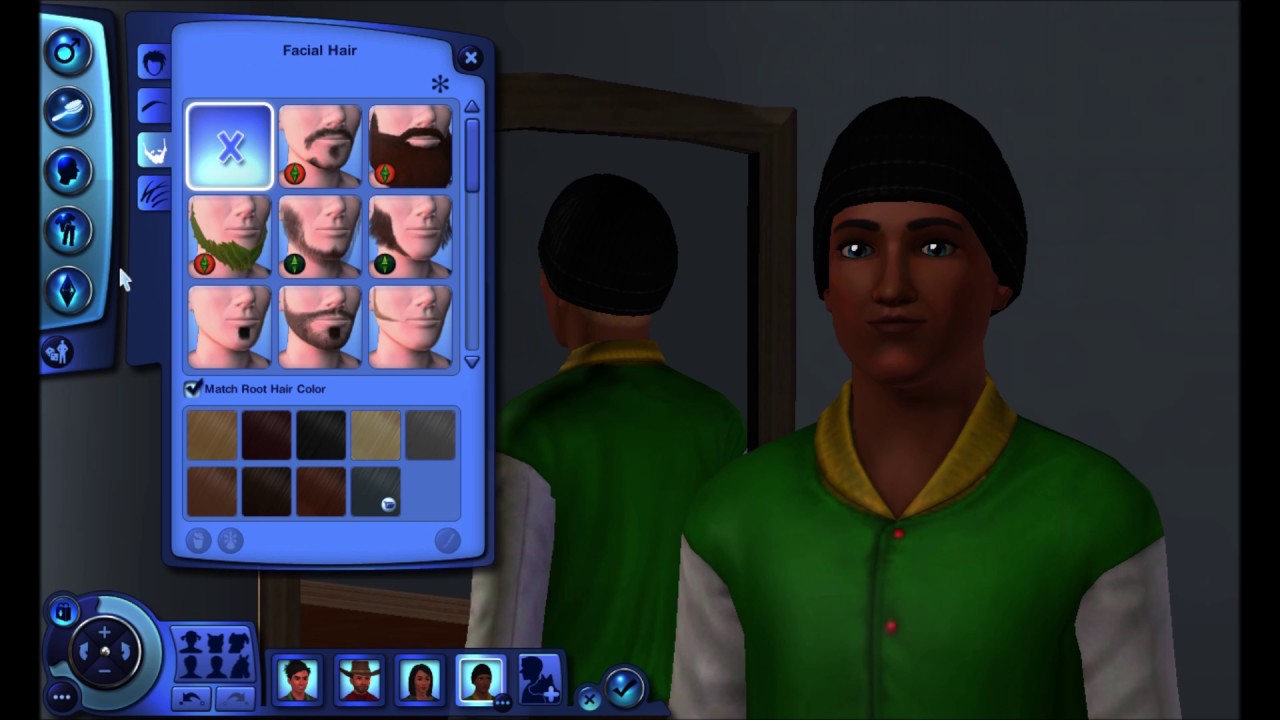Screen dimensions: 1280x720
Task: Switch to the Head and Face category
Action: (68, 170)
